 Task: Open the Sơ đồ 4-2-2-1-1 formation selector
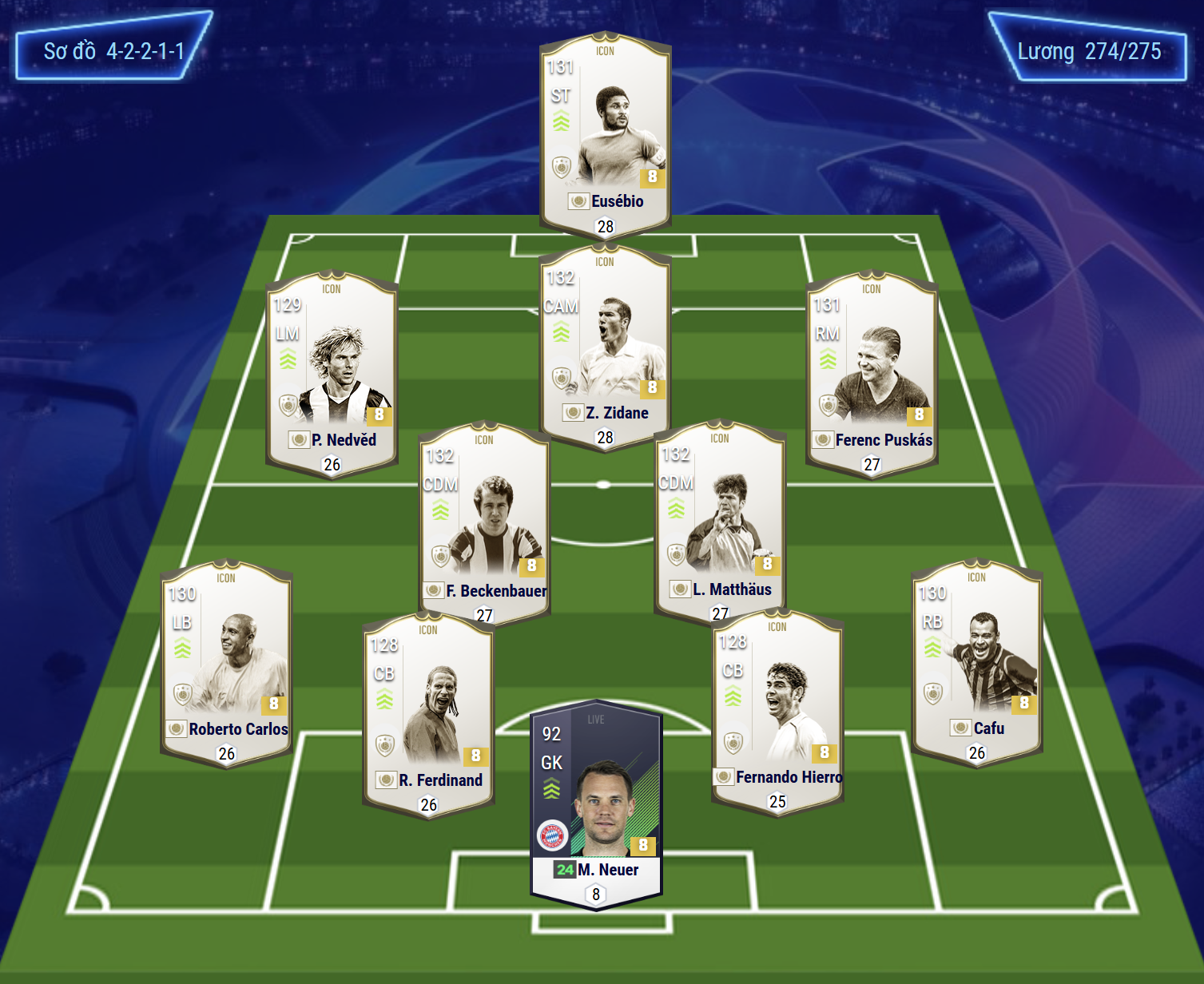(114, 51)
